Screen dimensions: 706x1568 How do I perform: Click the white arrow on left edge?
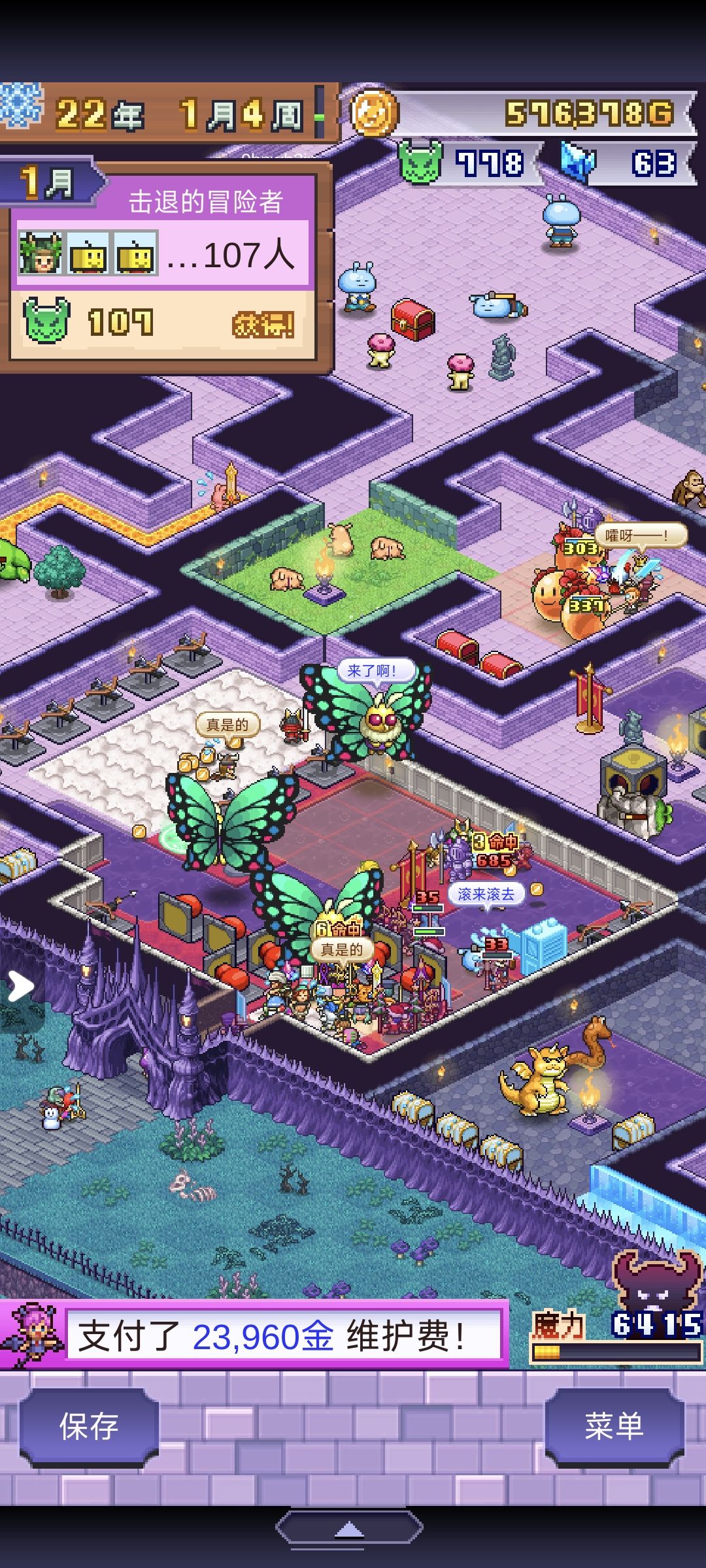[x=20, y=986]
